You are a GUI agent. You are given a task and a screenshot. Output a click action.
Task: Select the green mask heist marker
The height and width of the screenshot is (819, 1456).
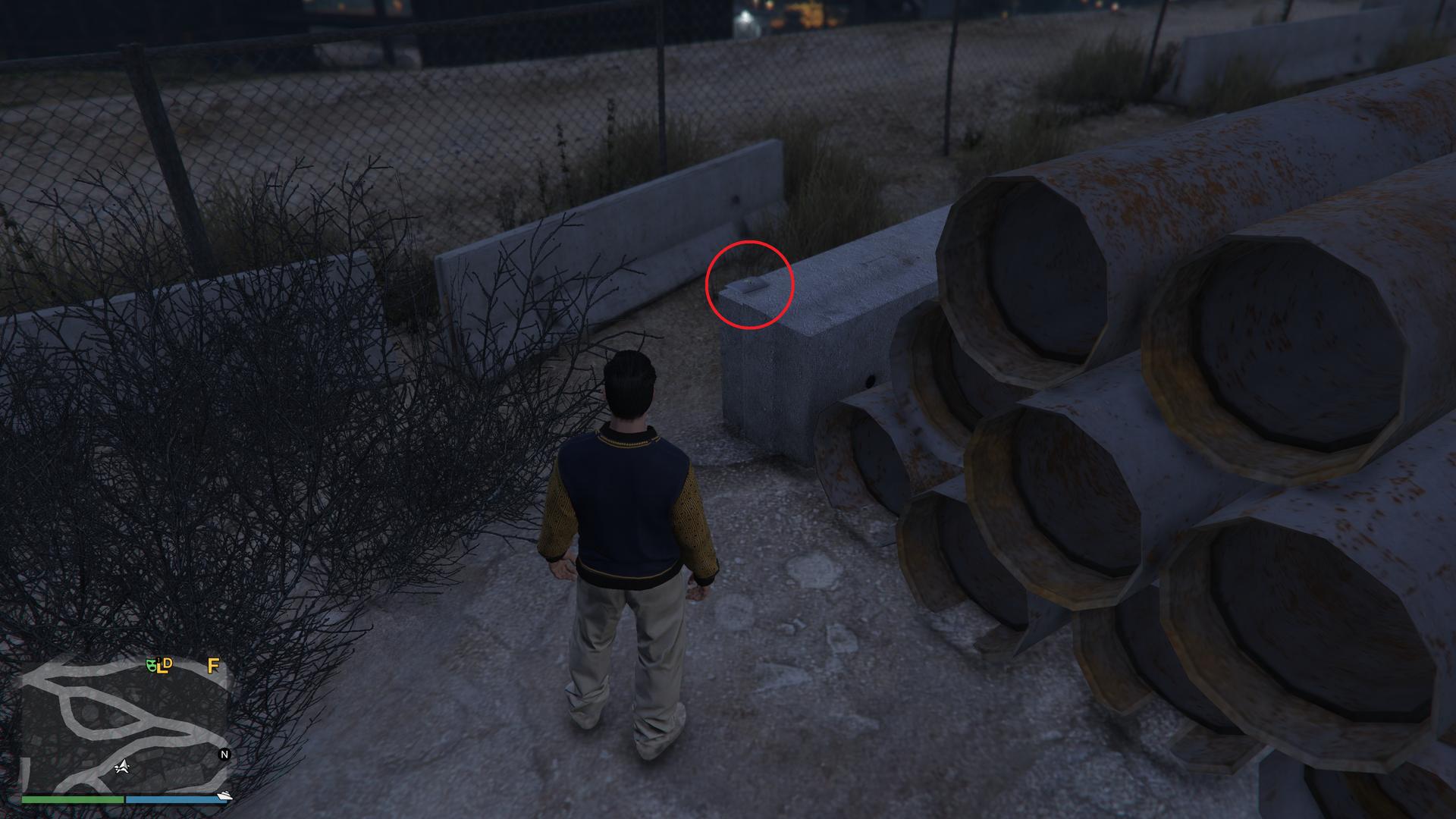(152, 665)
